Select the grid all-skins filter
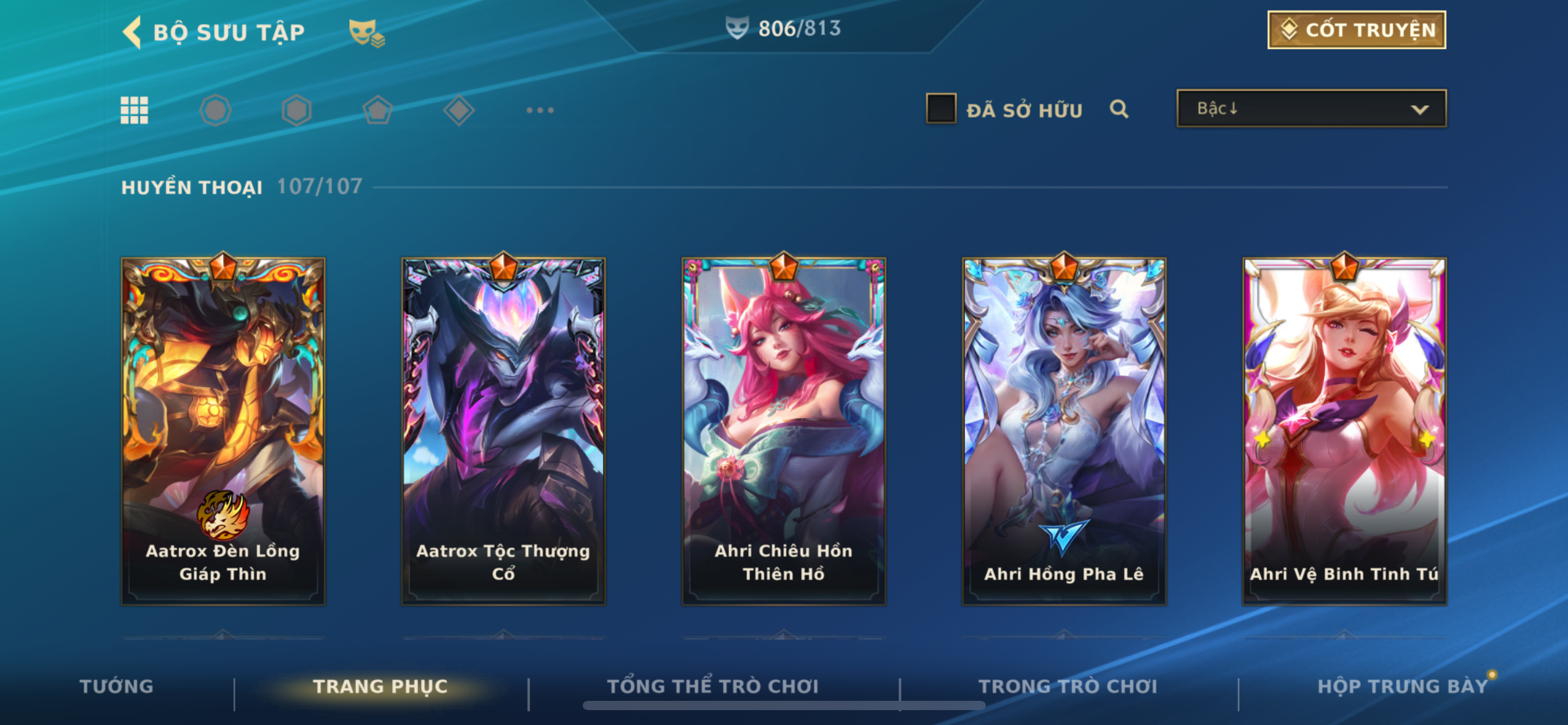 [134, 110]
